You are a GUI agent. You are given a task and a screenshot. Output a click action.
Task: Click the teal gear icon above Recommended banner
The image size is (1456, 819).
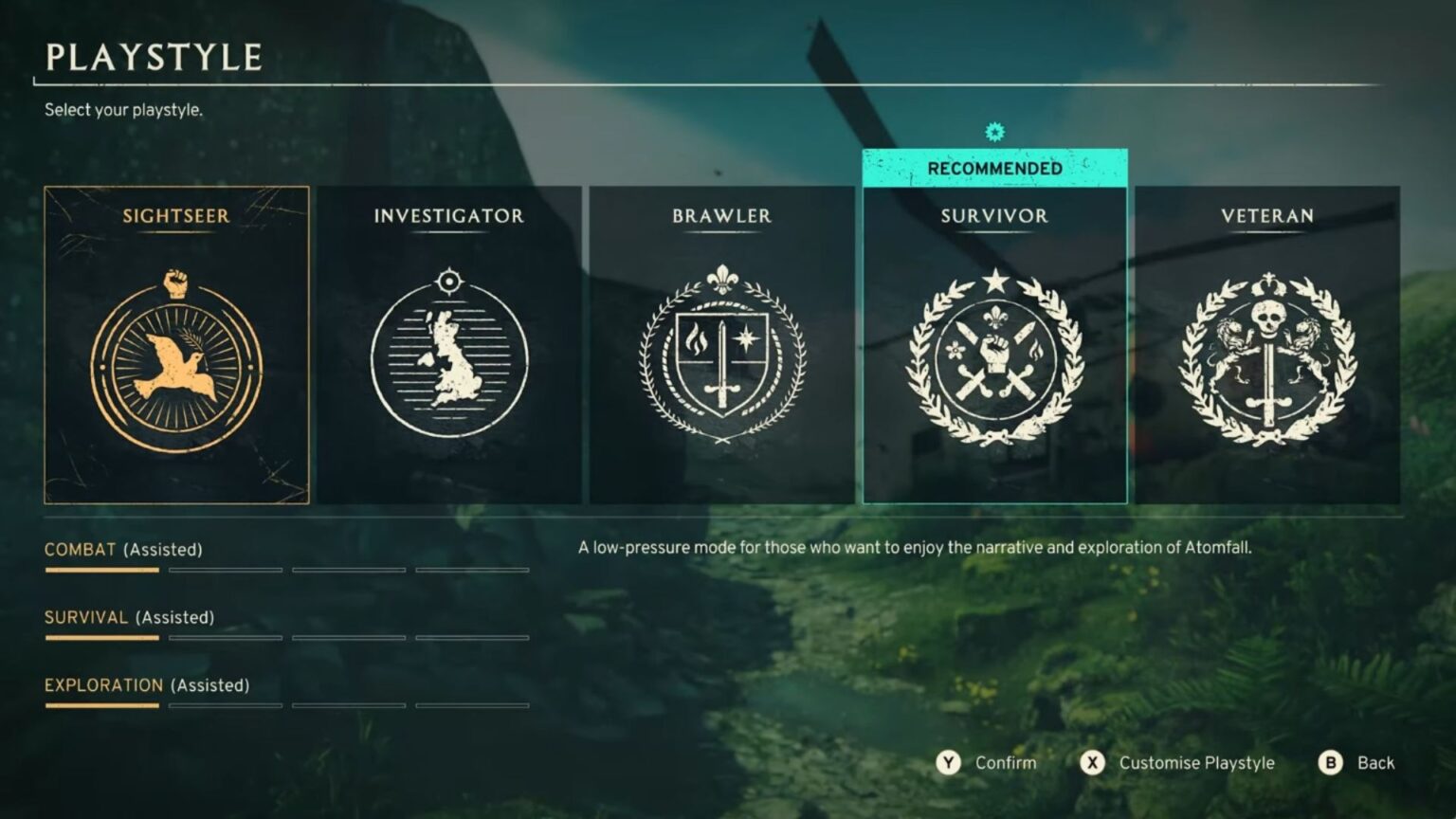point(993,133)
